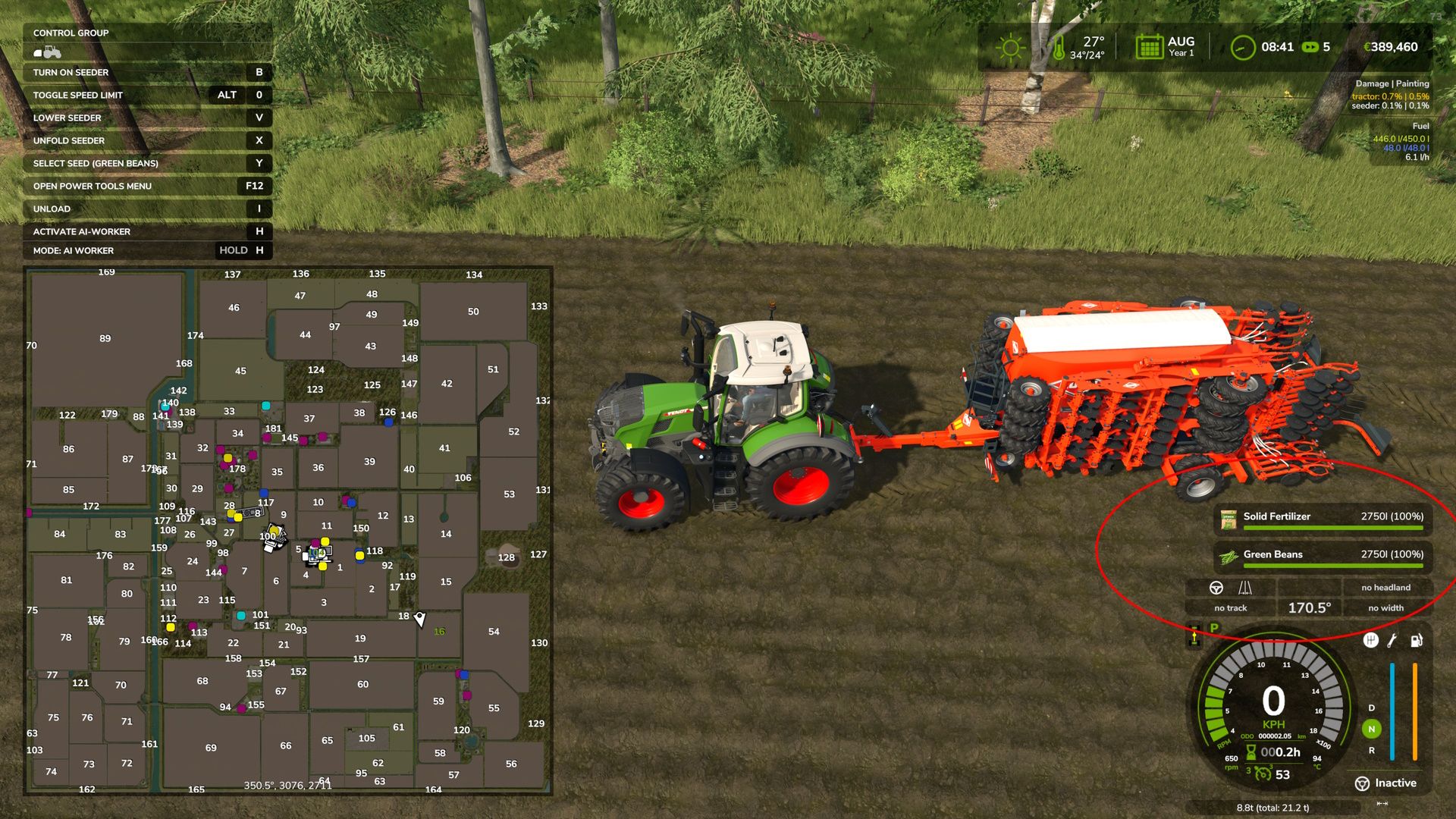
Task: Toggle the crab steering mode icon
Action: [1246, 587]
